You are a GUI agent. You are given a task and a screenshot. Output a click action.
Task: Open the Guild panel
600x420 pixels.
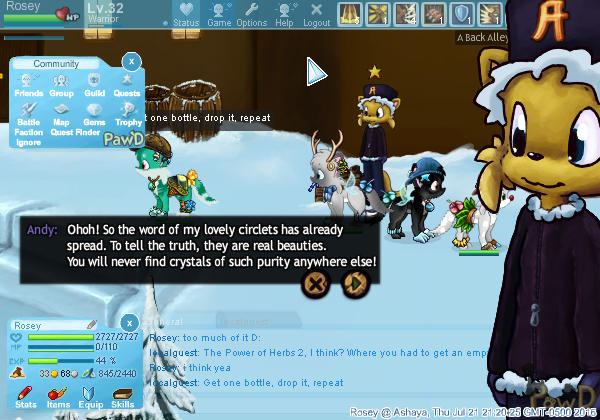coord(94,84)
